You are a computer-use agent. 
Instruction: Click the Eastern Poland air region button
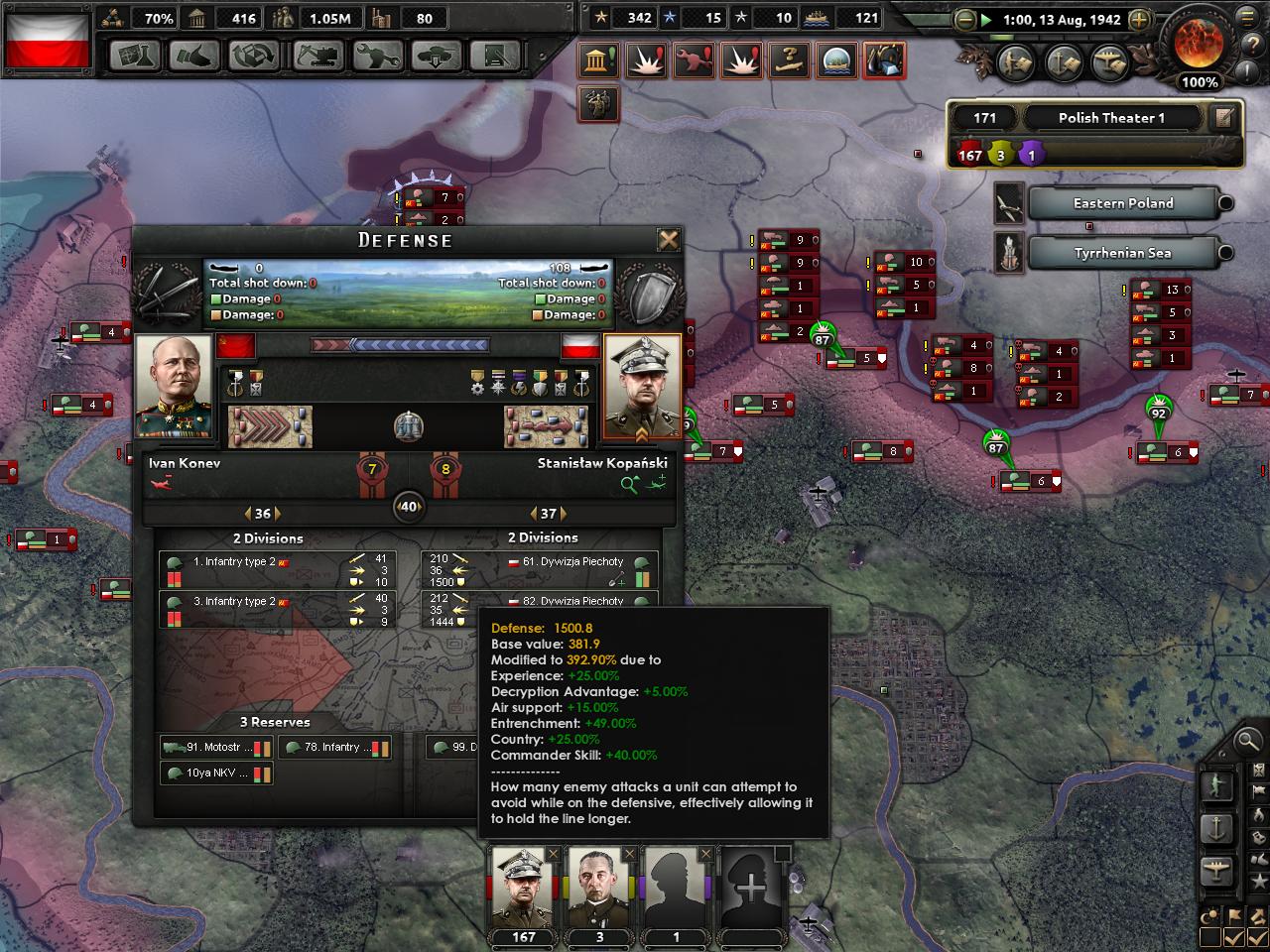click(1123, 203)
